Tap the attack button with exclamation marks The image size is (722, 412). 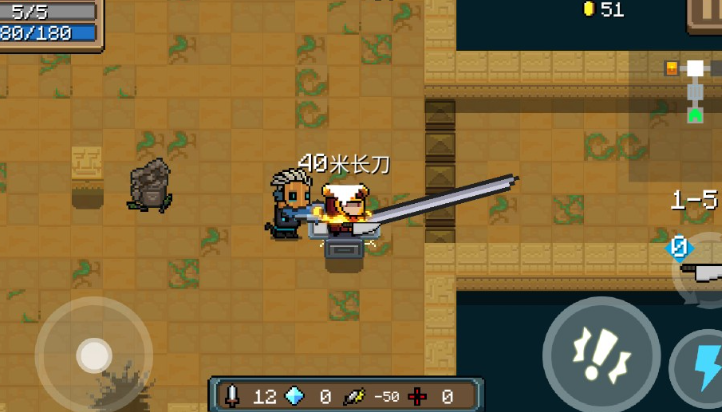pos(601,353)
